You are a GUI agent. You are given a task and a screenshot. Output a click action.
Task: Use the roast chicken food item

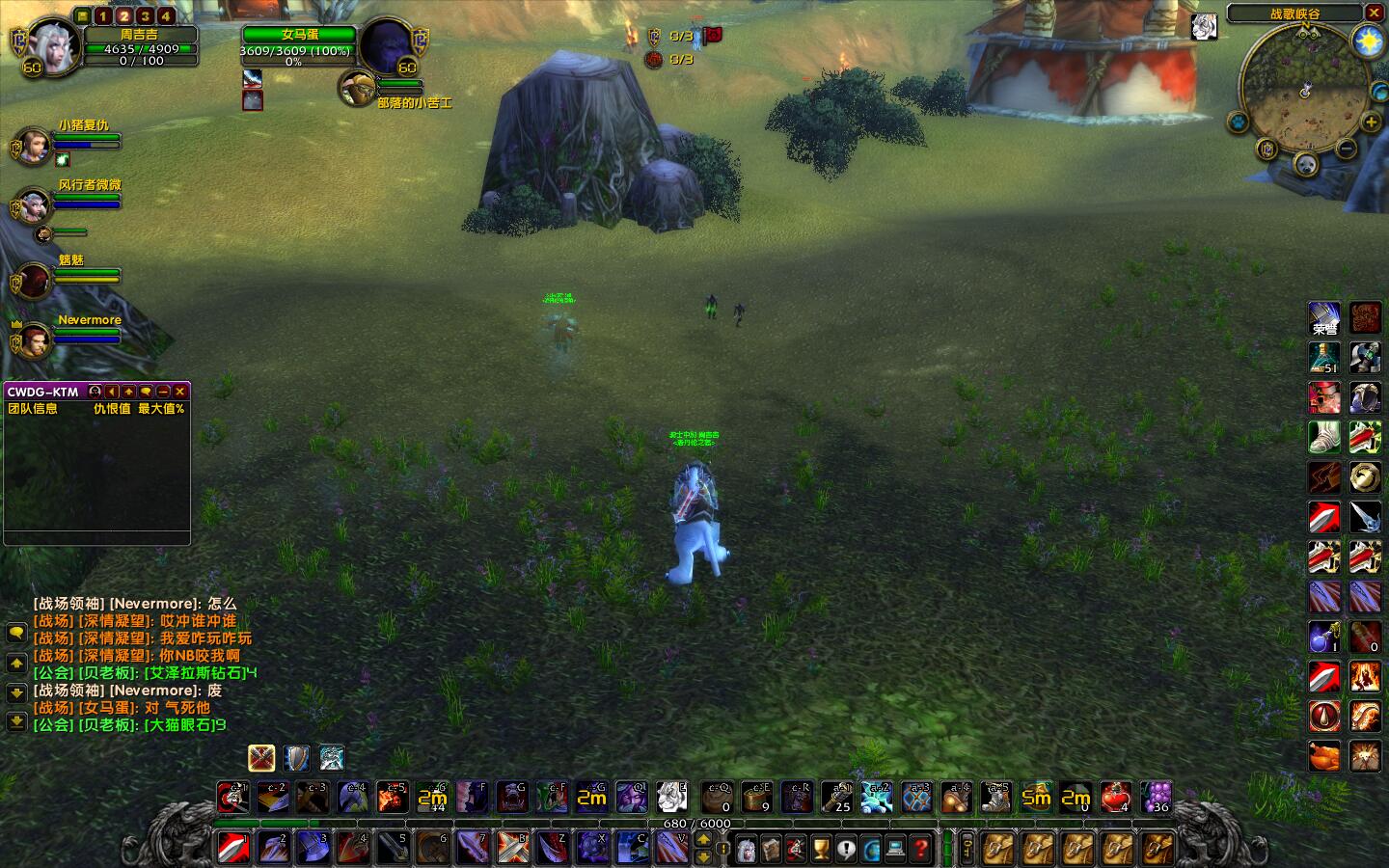1324,755
